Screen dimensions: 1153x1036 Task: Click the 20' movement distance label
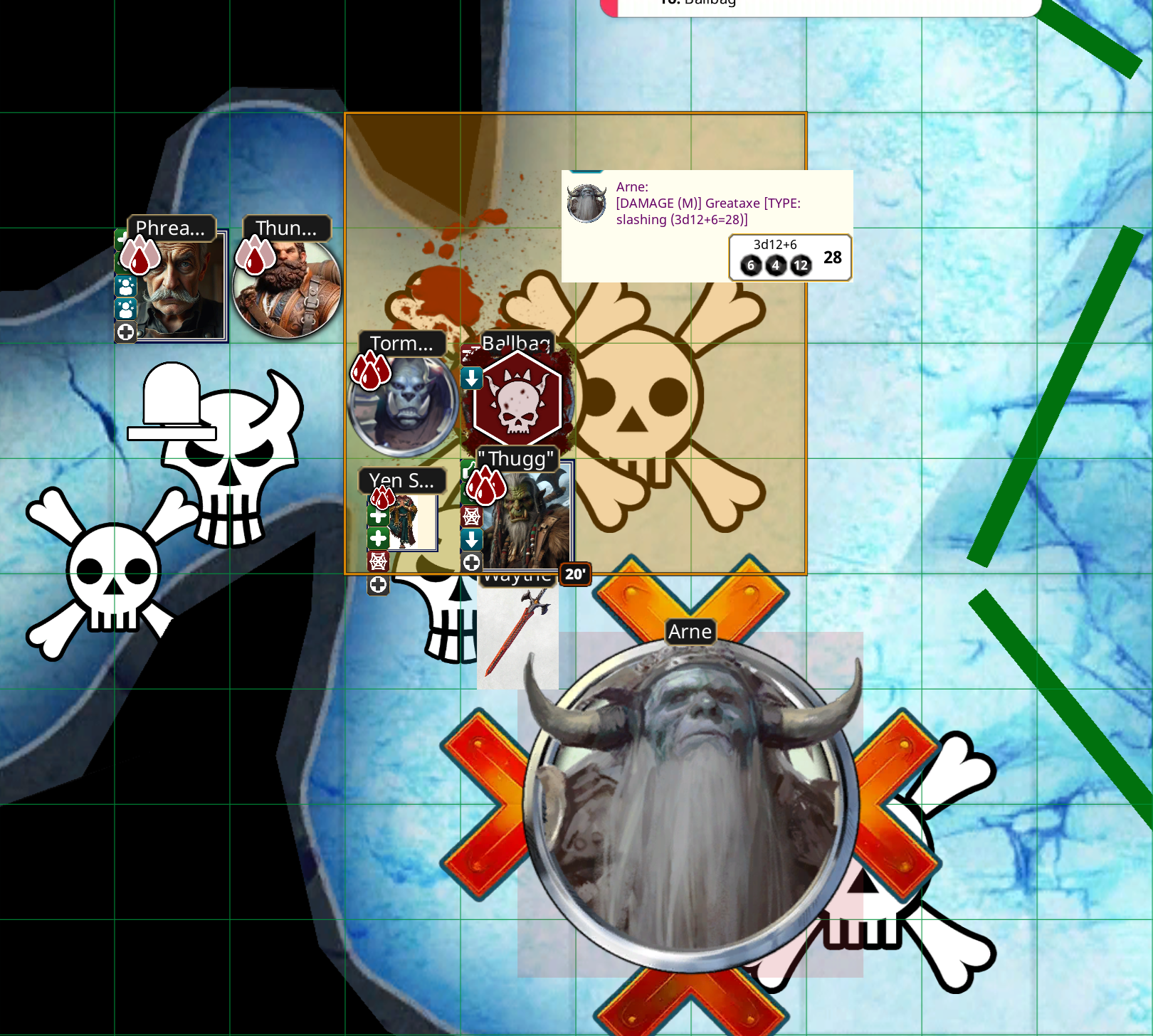(x=574, y=575)
